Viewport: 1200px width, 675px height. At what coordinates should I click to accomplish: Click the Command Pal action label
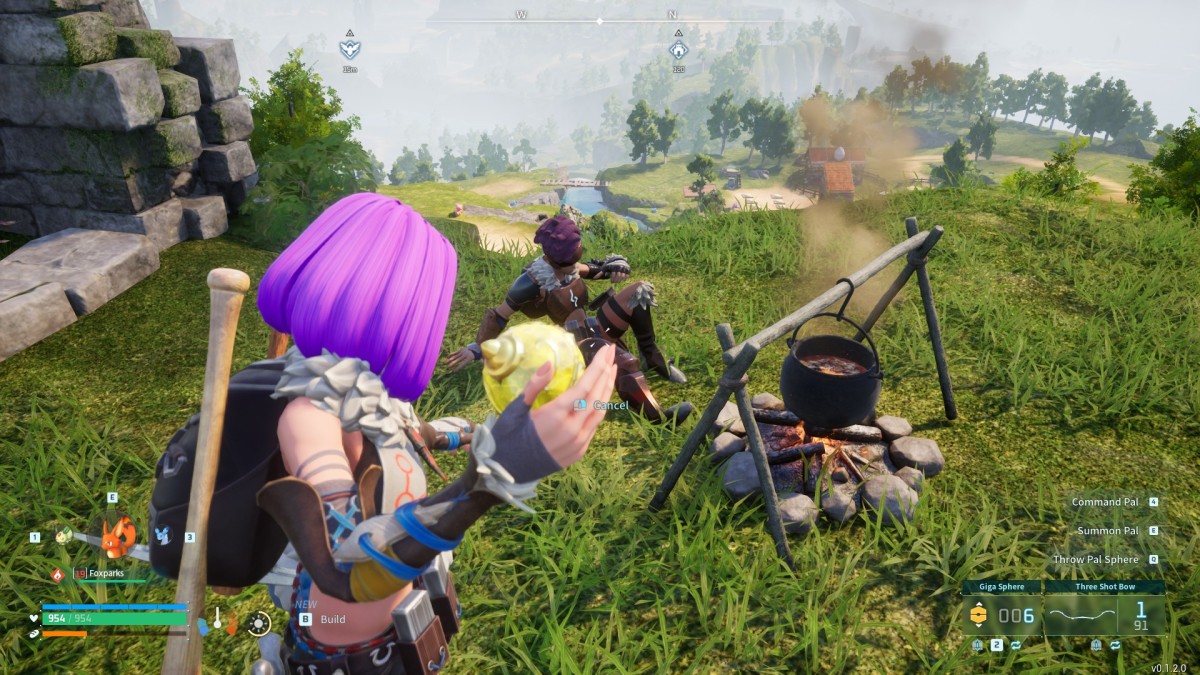click(x=1105, y=502)
